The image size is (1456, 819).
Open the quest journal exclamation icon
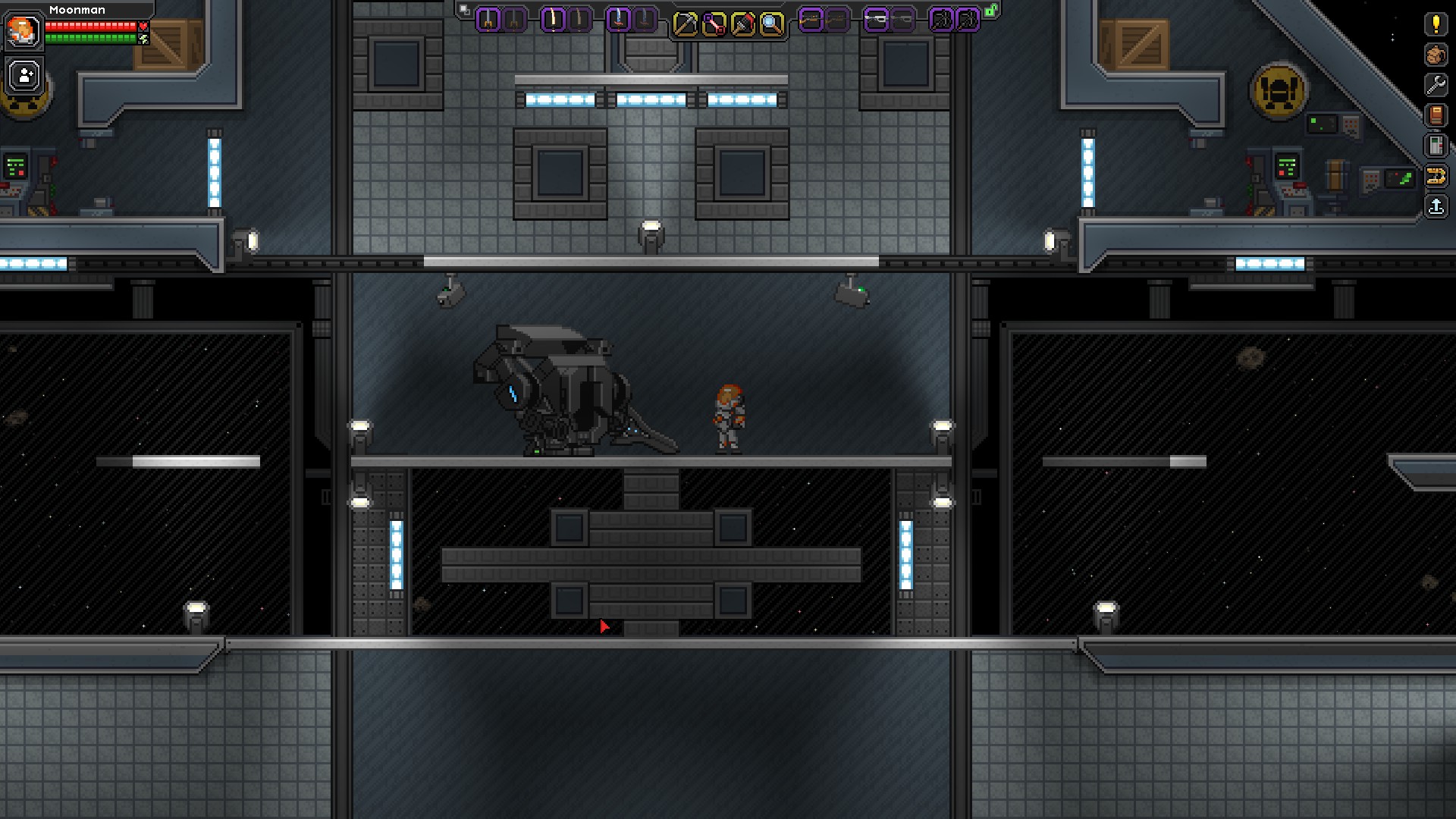point(1436,24)
